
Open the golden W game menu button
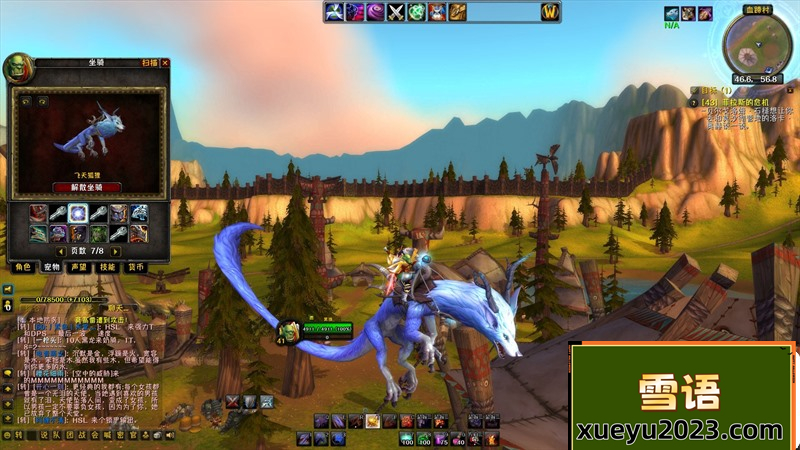549,12
